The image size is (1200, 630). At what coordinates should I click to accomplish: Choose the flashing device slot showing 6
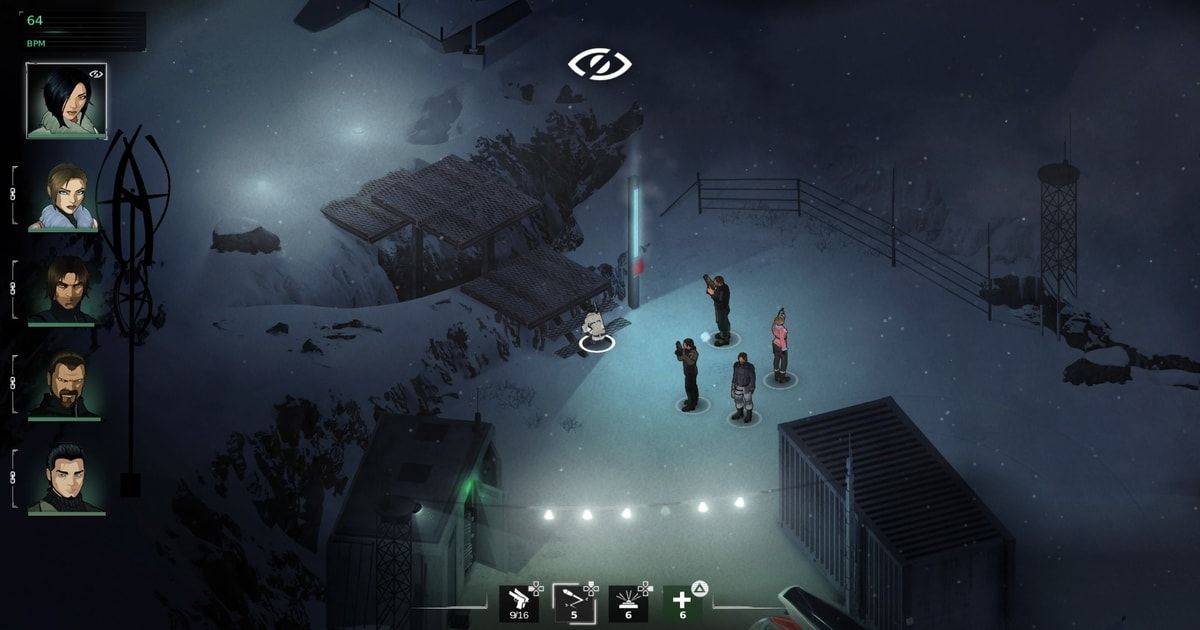tap(628, 603)
